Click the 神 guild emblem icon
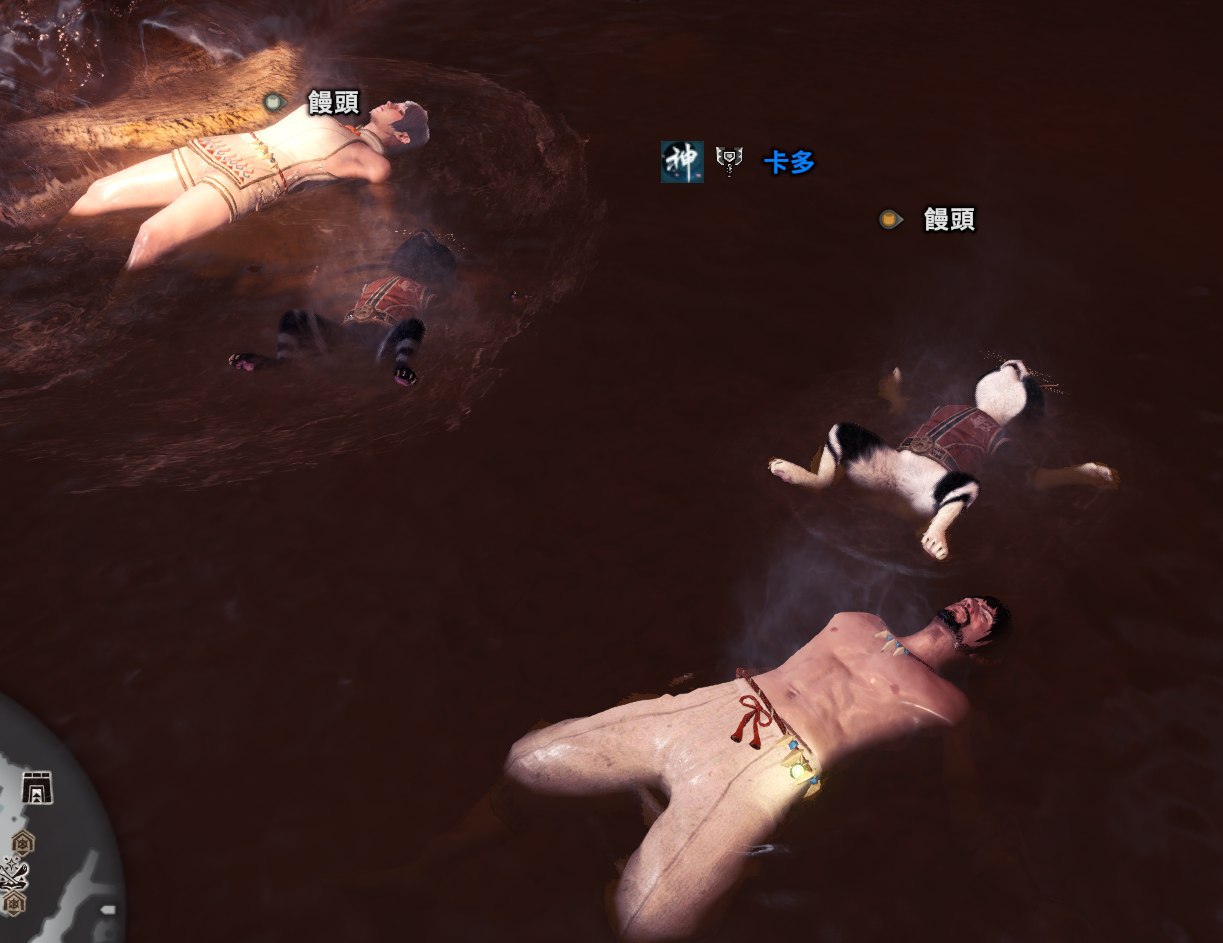The image size is (1223, 943). point(682,161)
